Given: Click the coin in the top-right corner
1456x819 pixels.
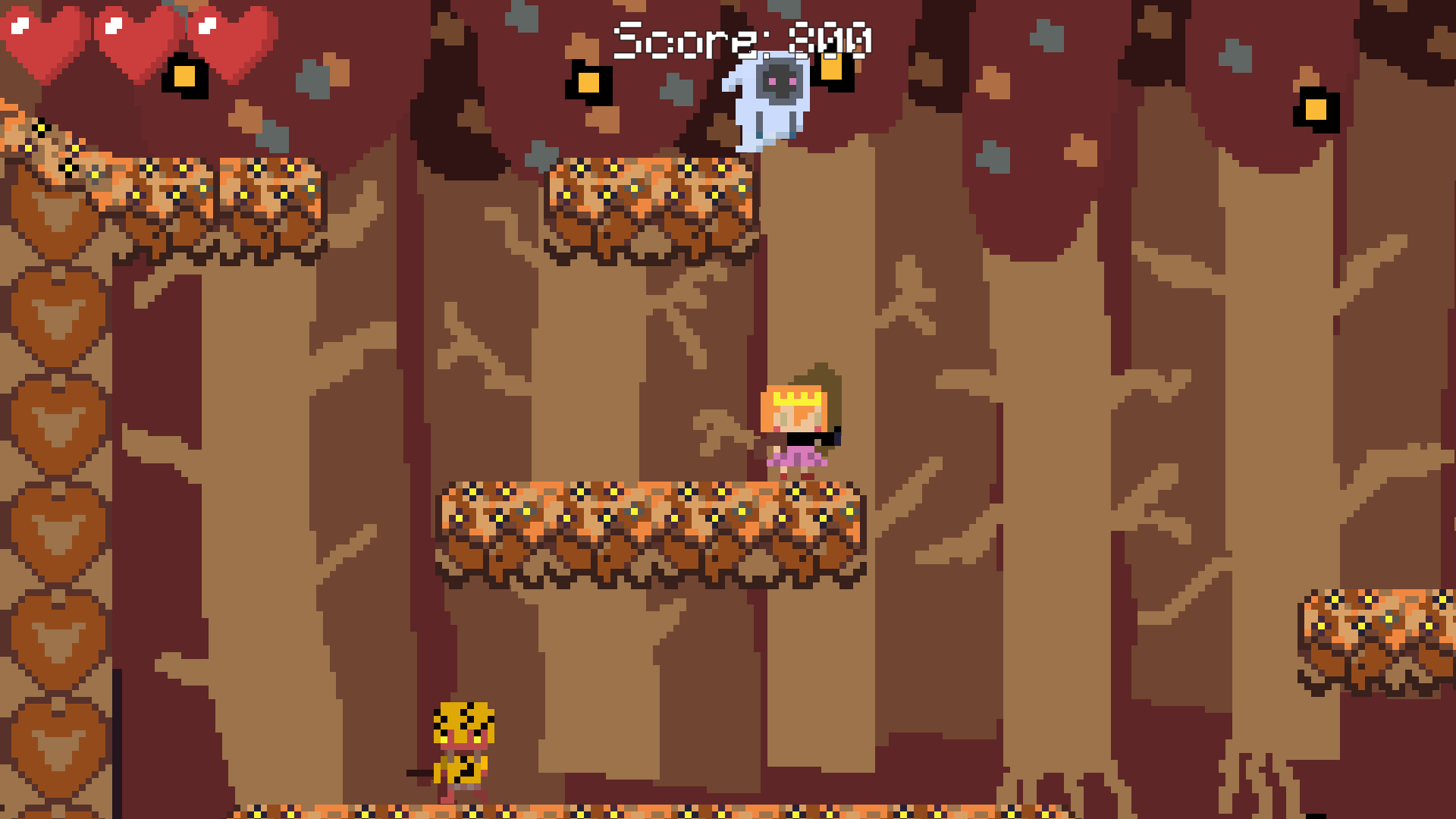Looking at the screenshot, I should tap(1316, 108).
